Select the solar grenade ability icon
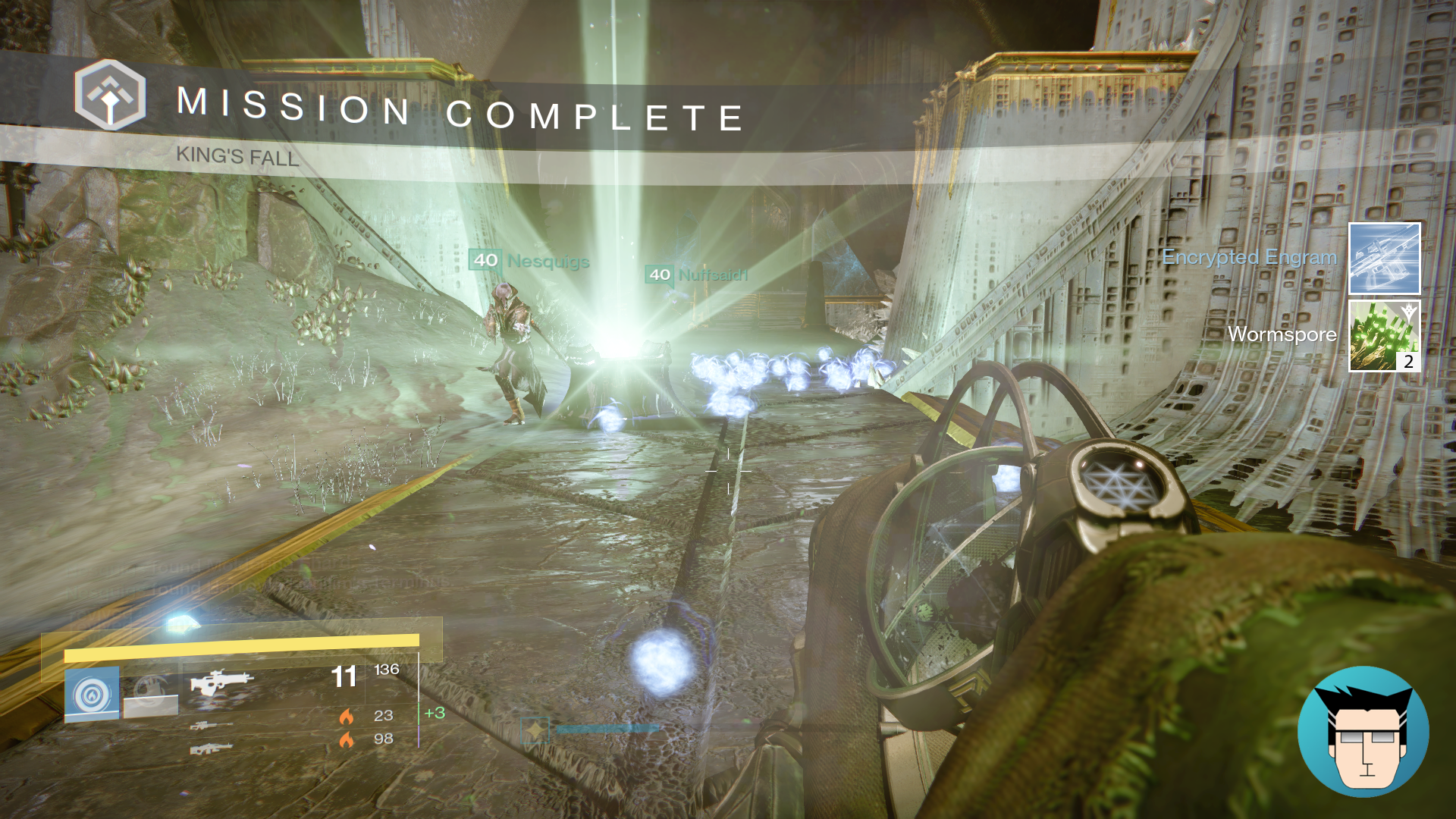 coord(91,694)
